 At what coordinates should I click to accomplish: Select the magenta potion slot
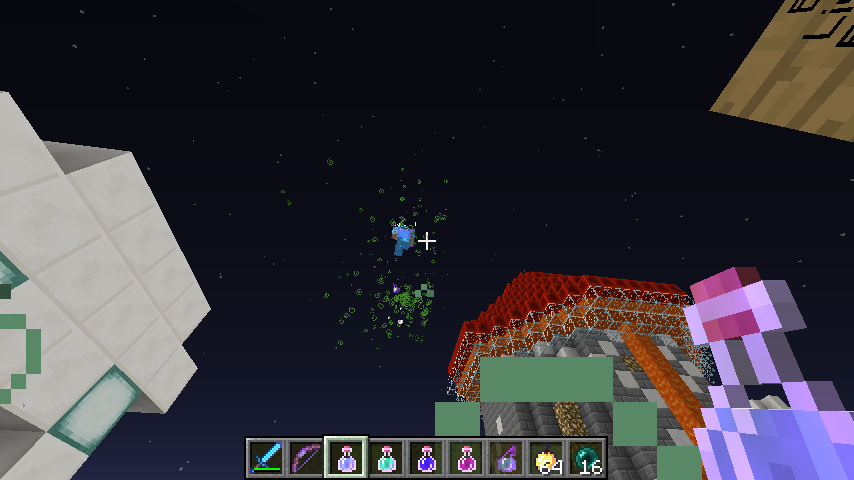pyautogui.click(x=466, y=458)
